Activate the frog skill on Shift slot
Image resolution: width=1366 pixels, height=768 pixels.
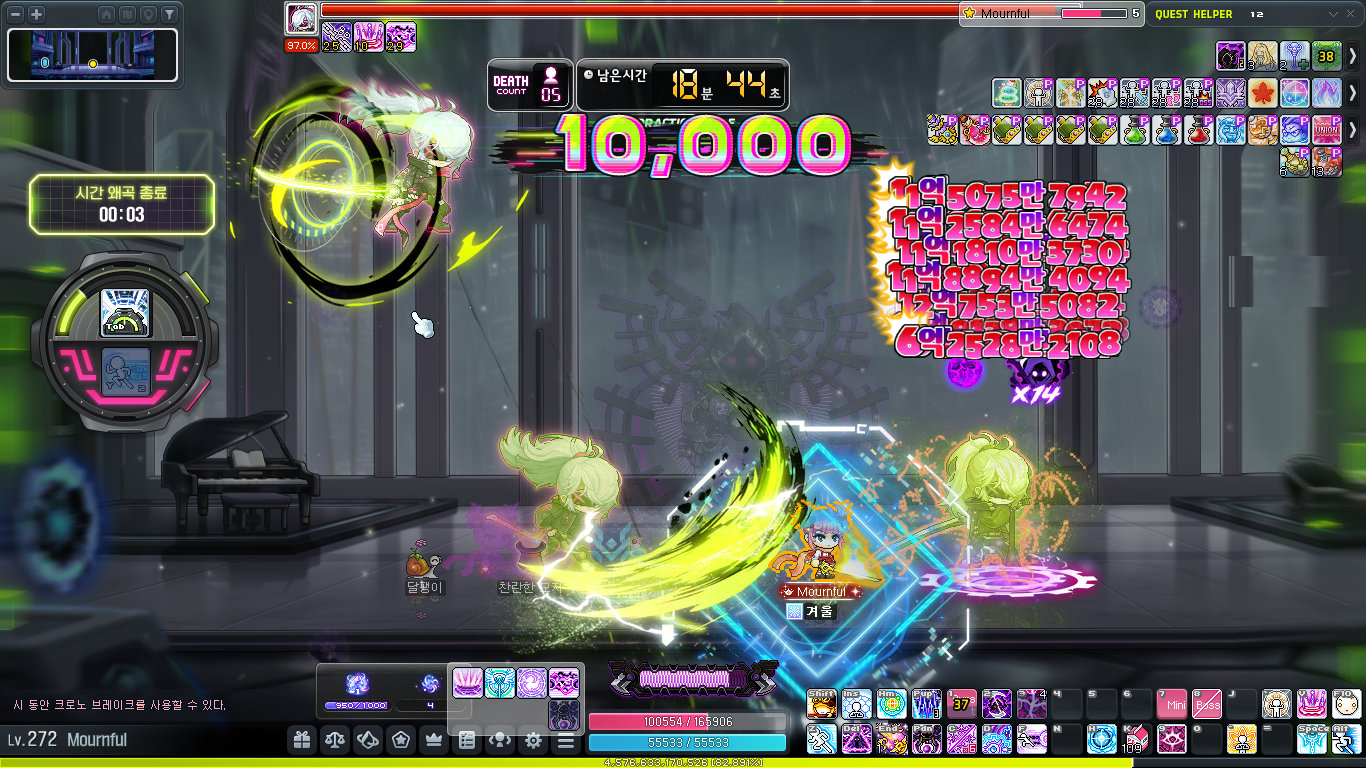[821, 704]
